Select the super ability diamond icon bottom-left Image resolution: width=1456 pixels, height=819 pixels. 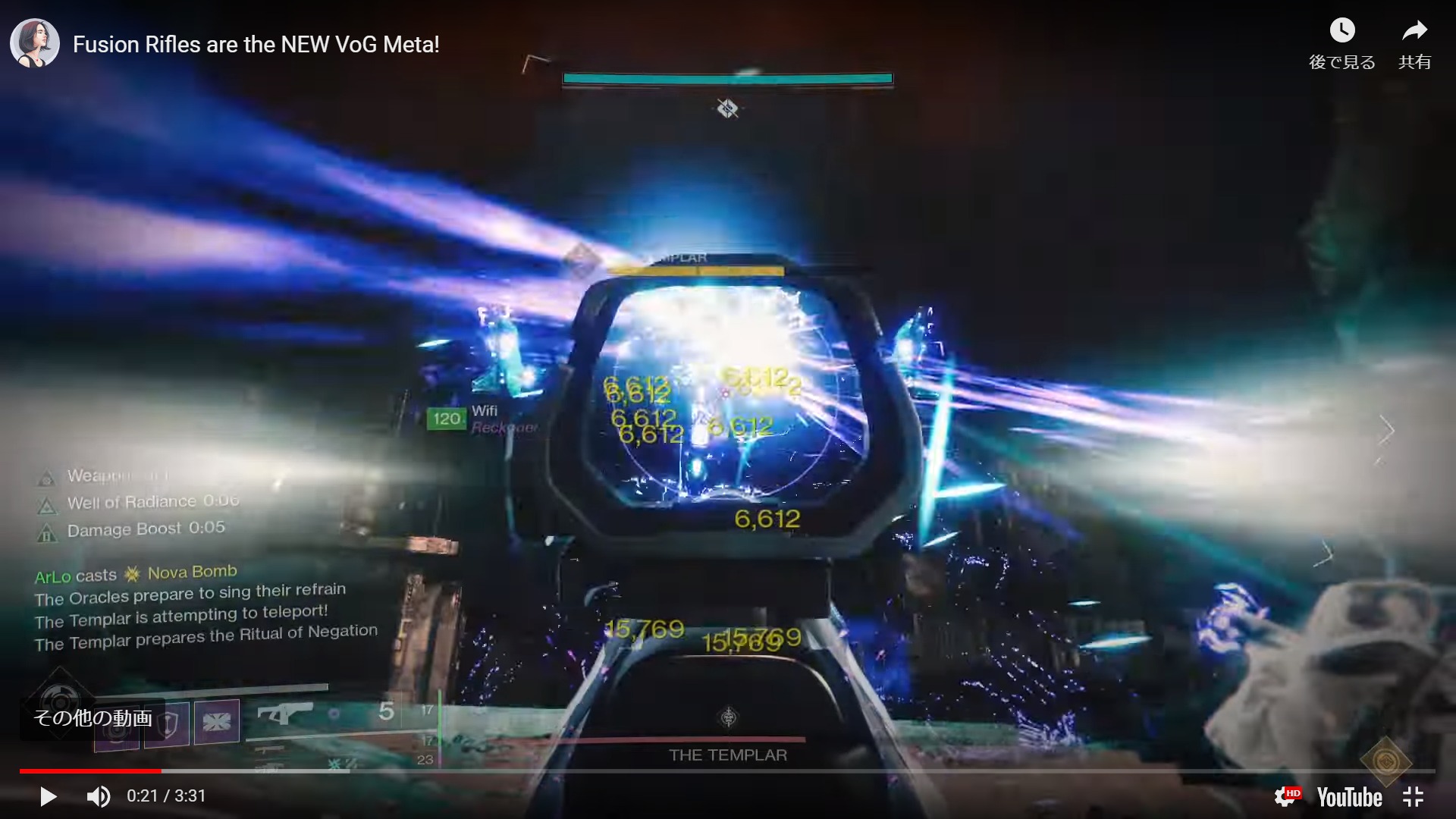tap(61, 701)
